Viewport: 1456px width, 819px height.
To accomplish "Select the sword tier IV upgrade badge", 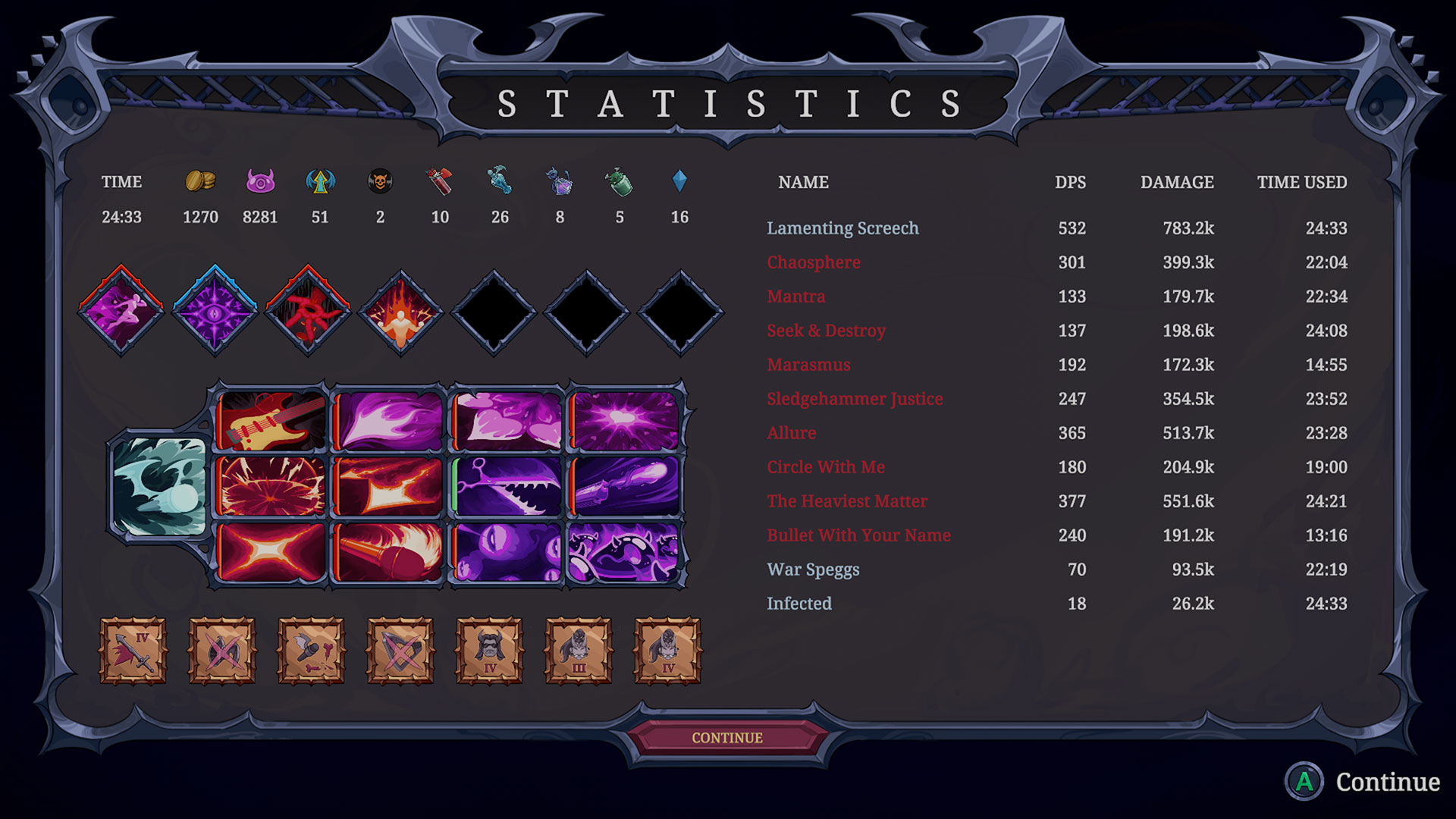I will tap(133, 651).
